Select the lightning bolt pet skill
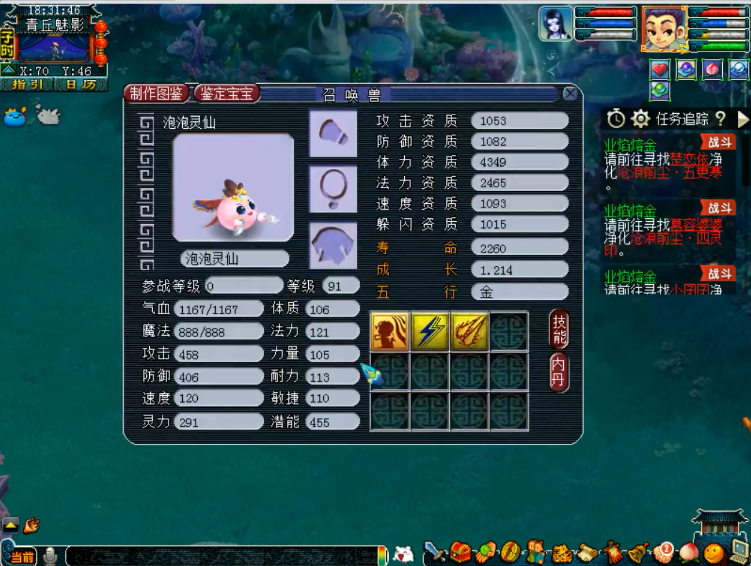Screen dimensions: 751x566 [430, 331]
